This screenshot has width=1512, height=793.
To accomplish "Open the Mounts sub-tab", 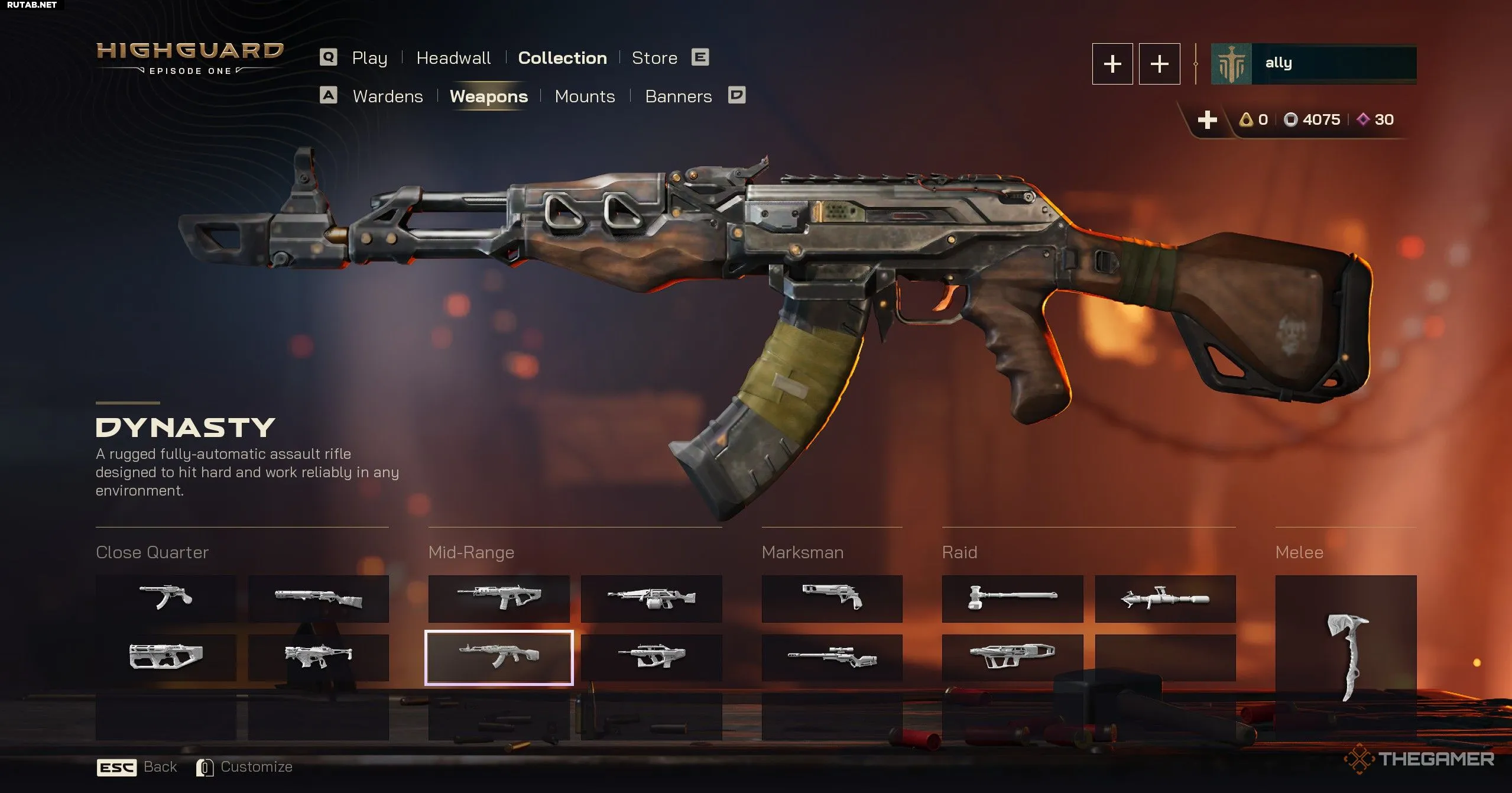I will pyautogui.click(x=585, y=96).
